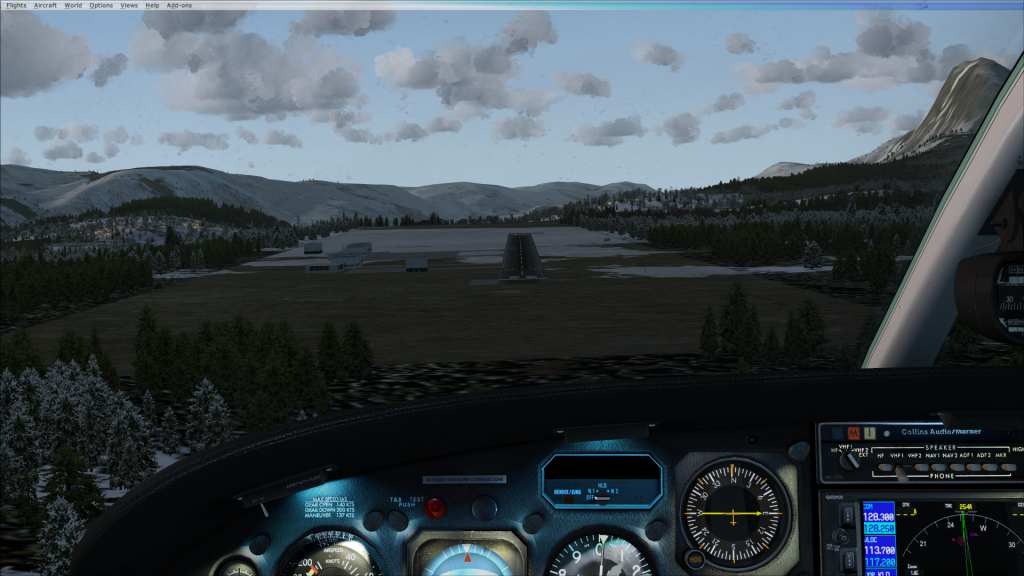Flip the VHF1 speaker switch on audio panel

click(x=898, y=465)
